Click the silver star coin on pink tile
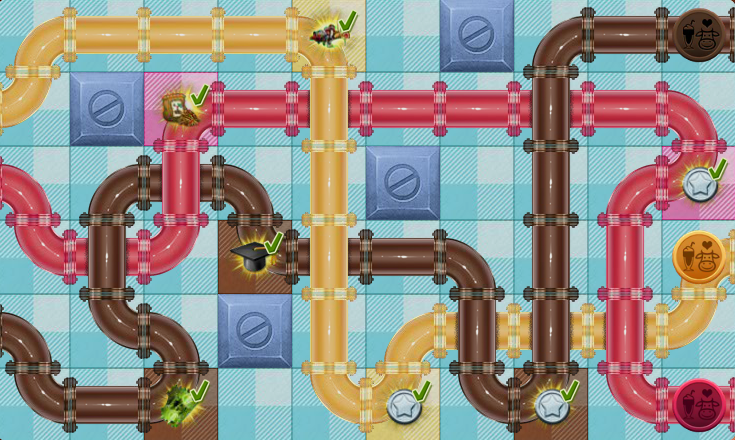Viewport: 735px width, 440px height. [x=698, y=183]
